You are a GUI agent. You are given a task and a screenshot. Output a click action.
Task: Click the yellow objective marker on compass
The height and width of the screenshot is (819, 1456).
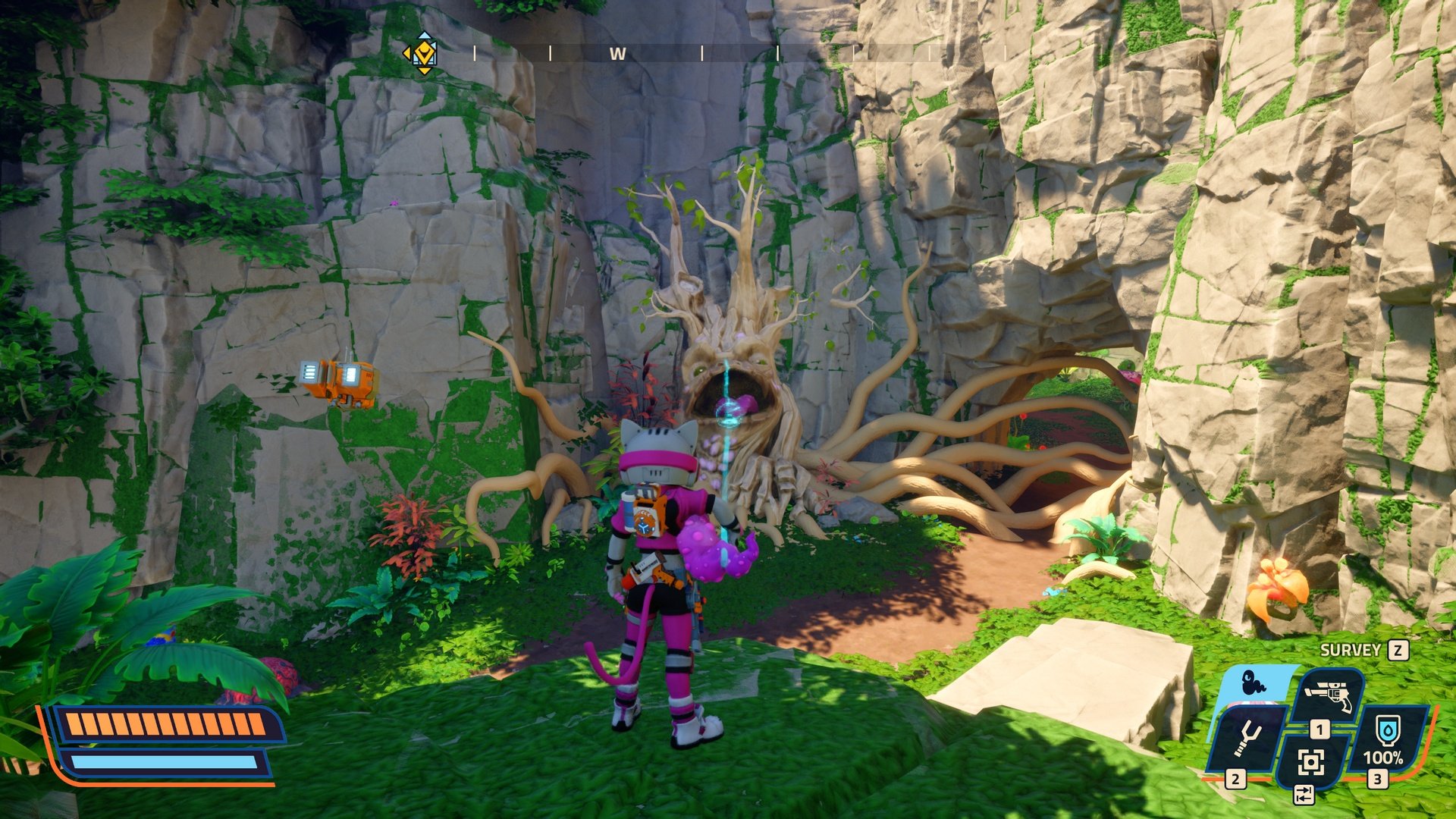coord(422,53)
